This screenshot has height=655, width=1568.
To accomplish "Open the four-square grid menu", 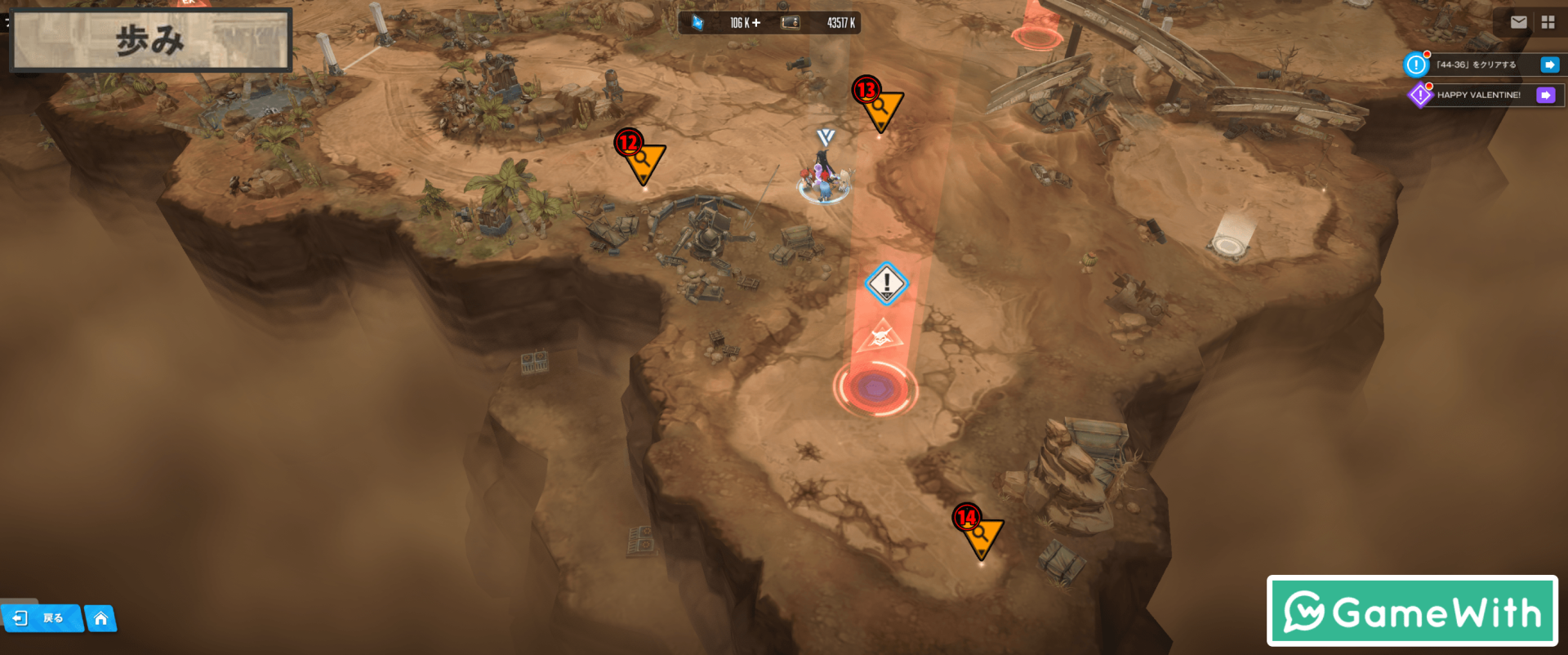I will [1548, 22].
